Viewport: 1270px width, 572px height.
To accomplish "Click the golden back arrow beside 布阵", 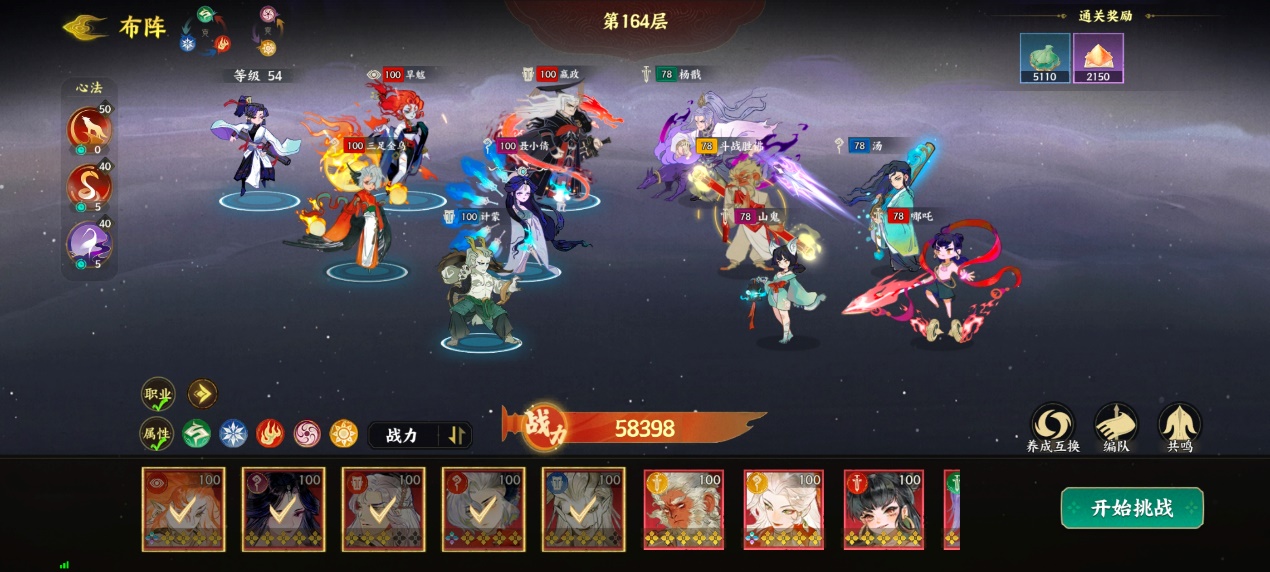I will pyautogui.click(x=86, y=27).
